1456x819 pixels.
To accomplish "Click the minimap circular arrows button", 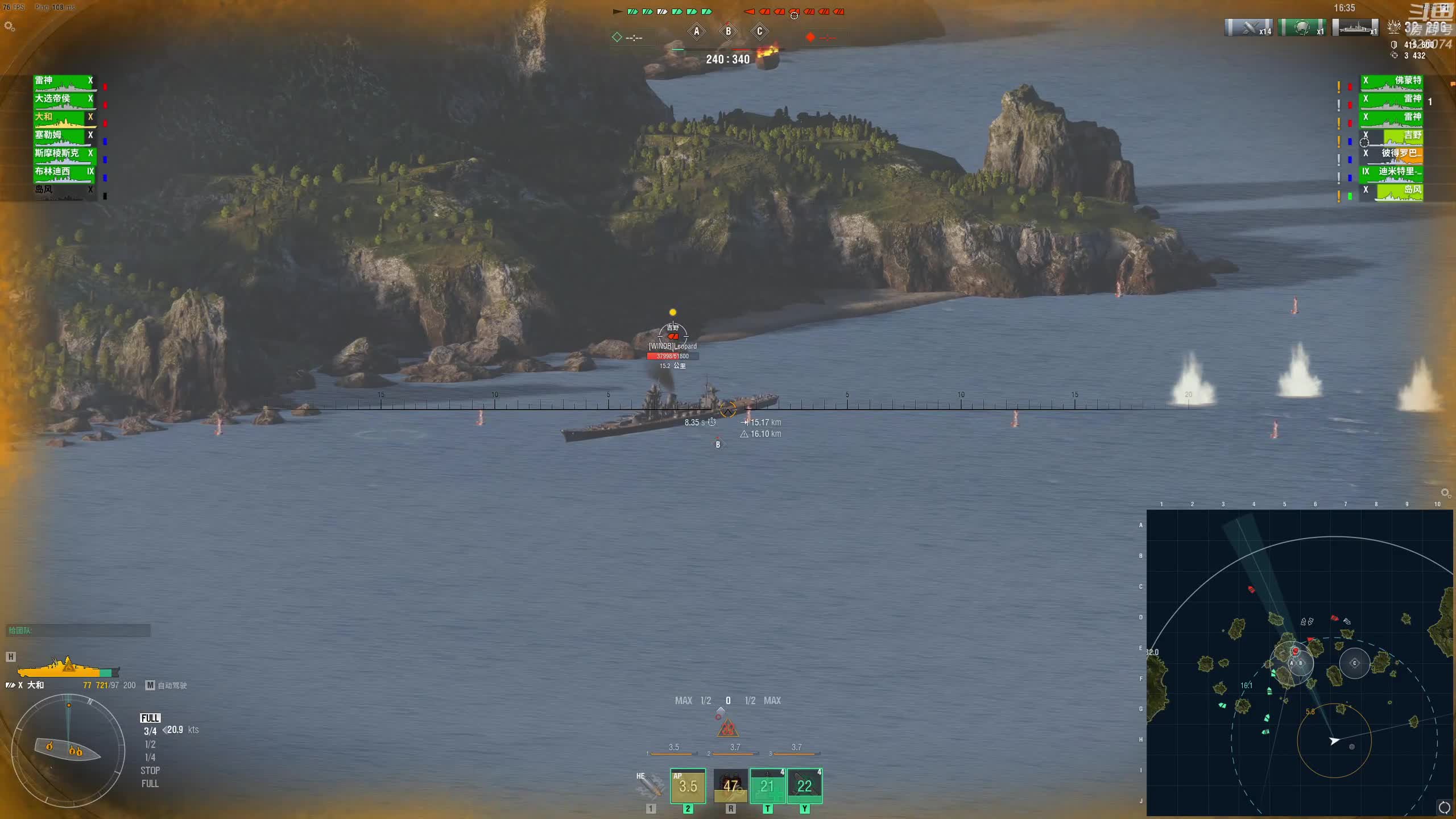I will point(1444,807).
